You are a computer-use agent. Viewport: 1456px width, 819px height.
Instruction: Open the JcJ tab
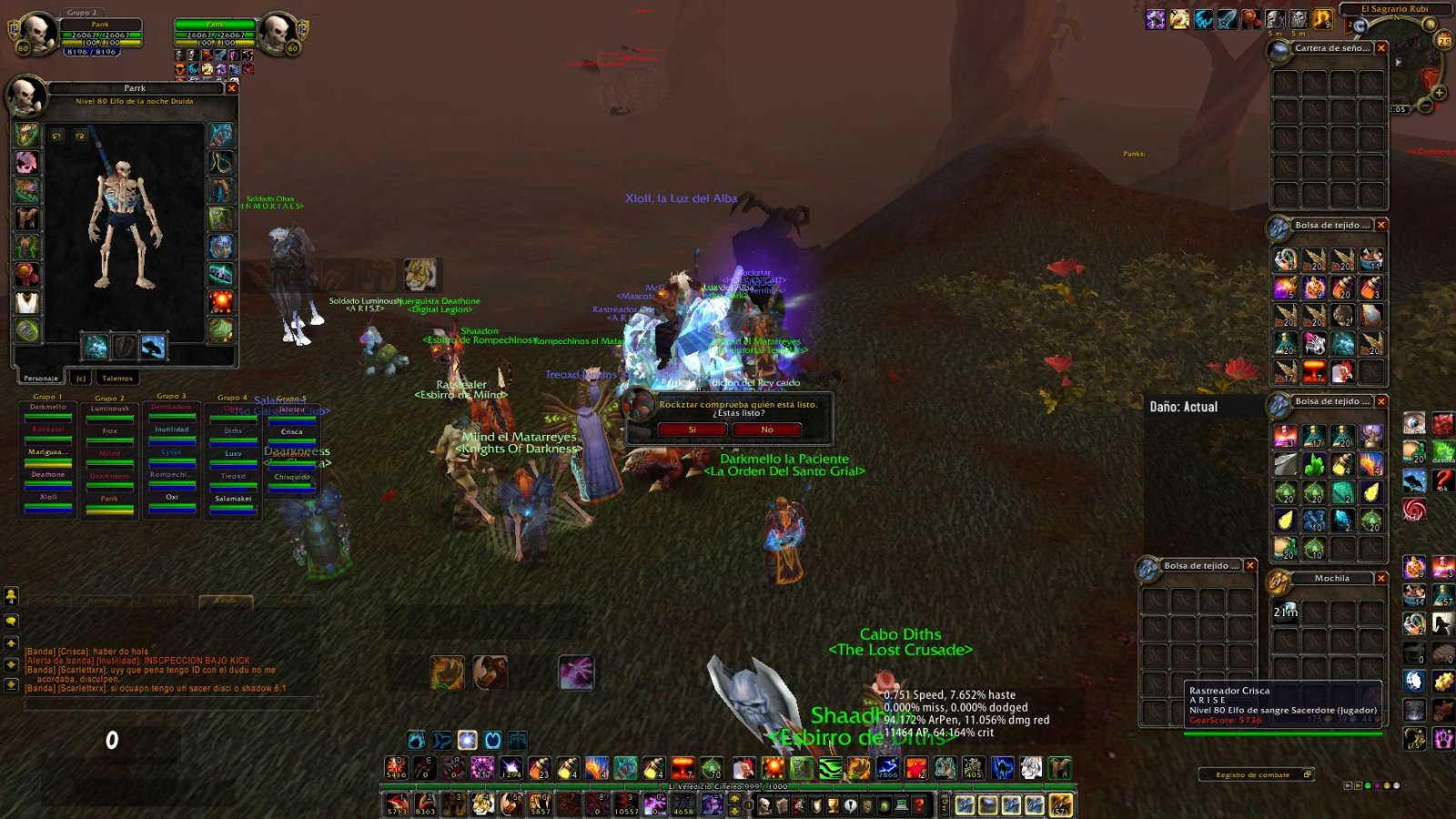coord(80,378)
